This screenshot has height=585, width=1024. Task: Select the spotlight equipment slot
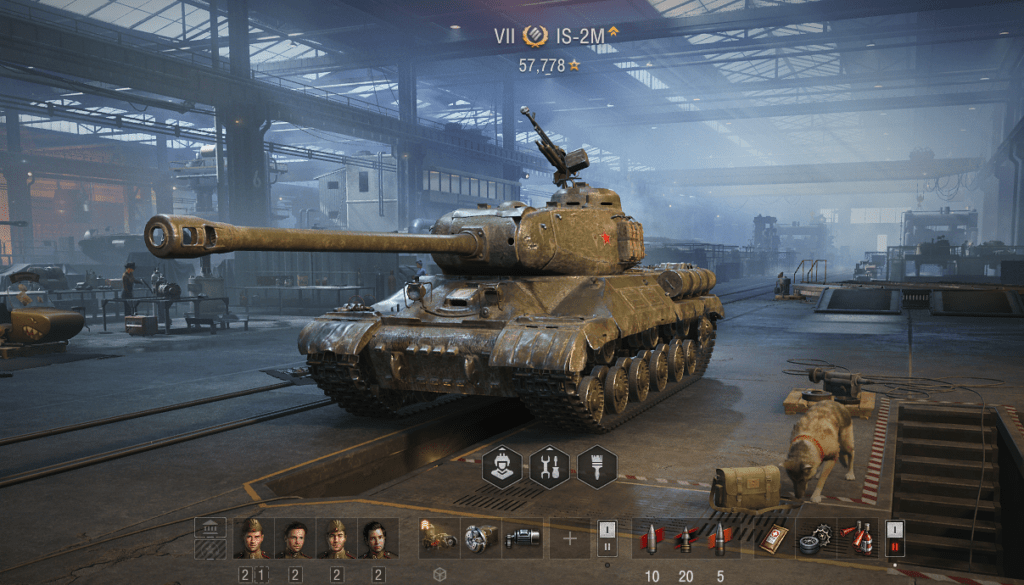[x=438, y=538]
